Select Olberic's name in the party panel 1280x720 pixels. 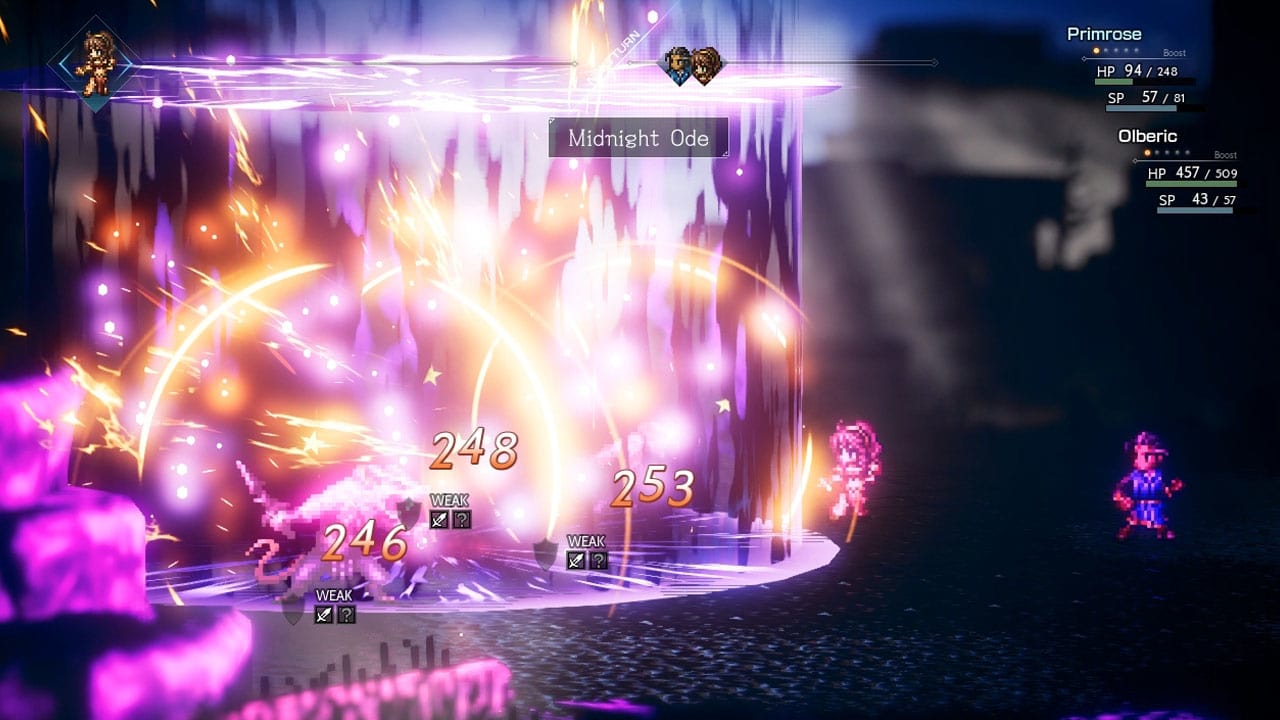coord(1148,135)
